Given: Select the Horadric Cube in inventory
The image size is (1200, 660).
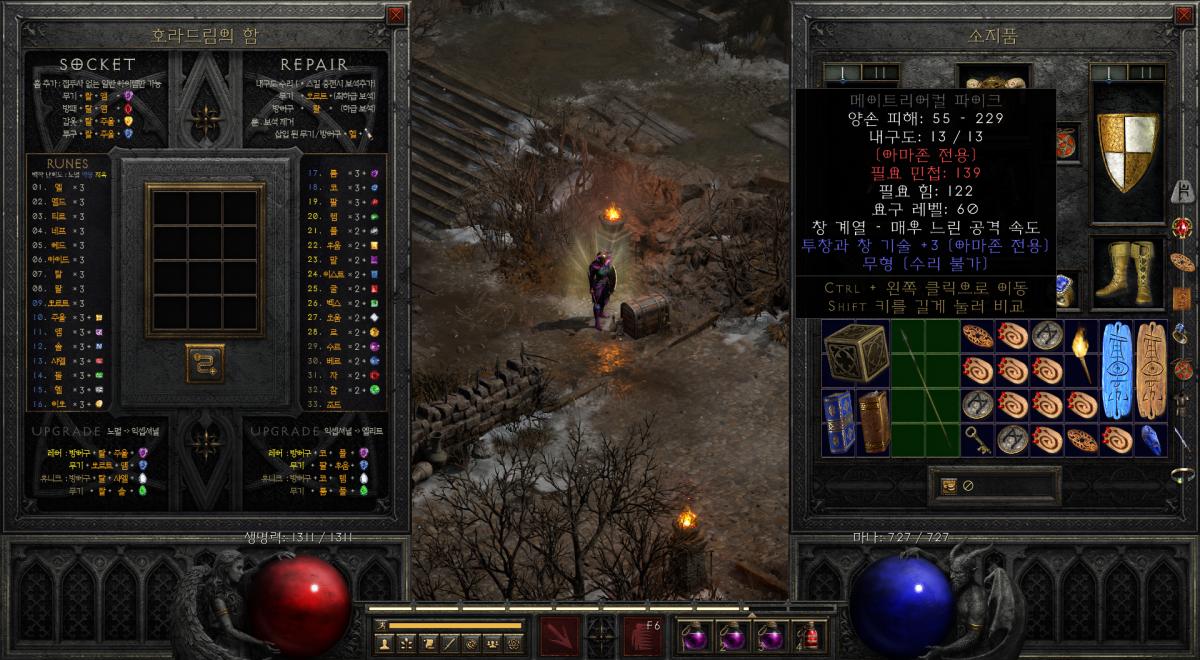Looking at the screenshot, I should [856, 353].
